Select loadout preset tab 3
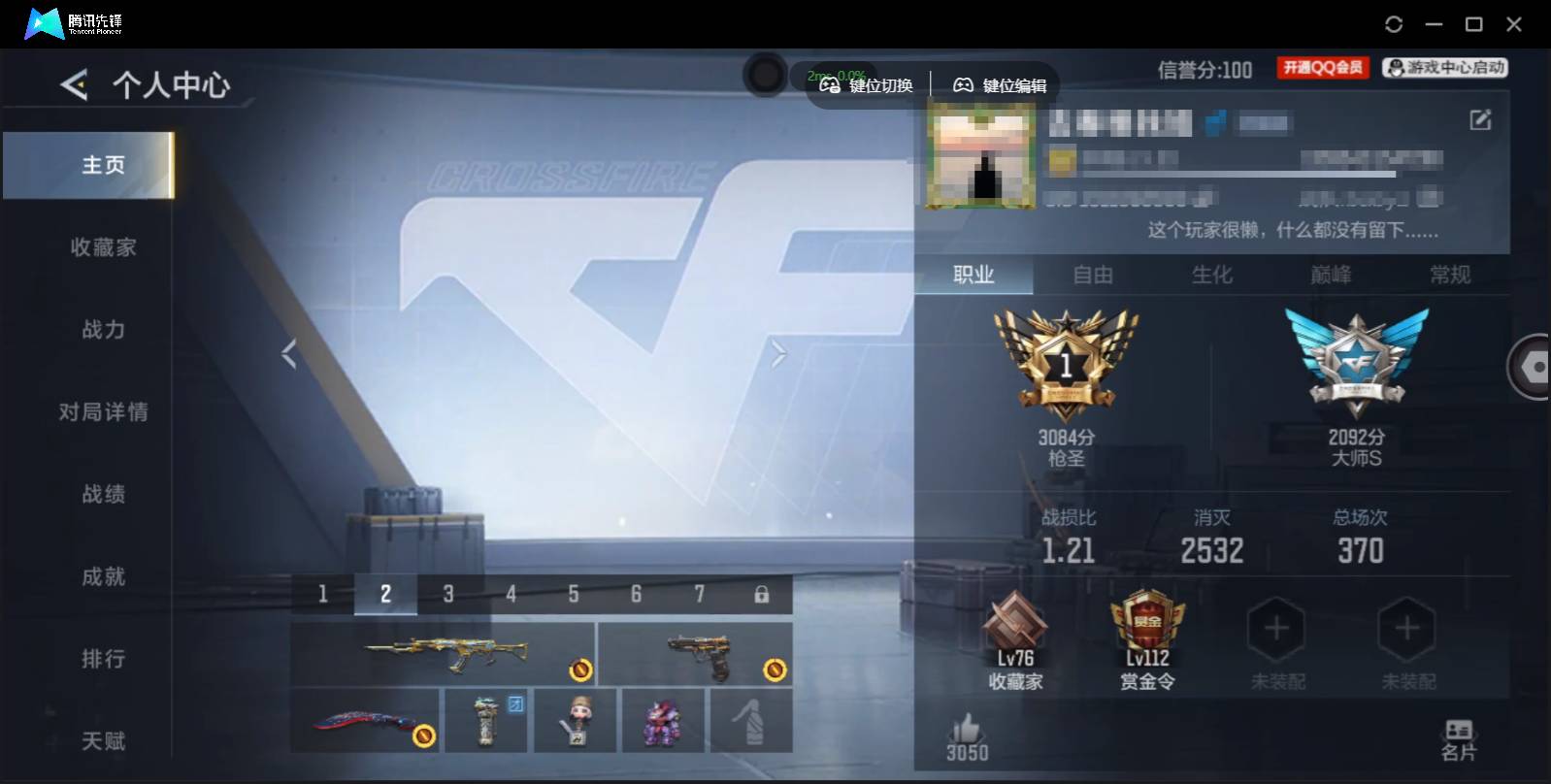The image size is (1551, 784). pyautogui.click(x=448, y=593)
